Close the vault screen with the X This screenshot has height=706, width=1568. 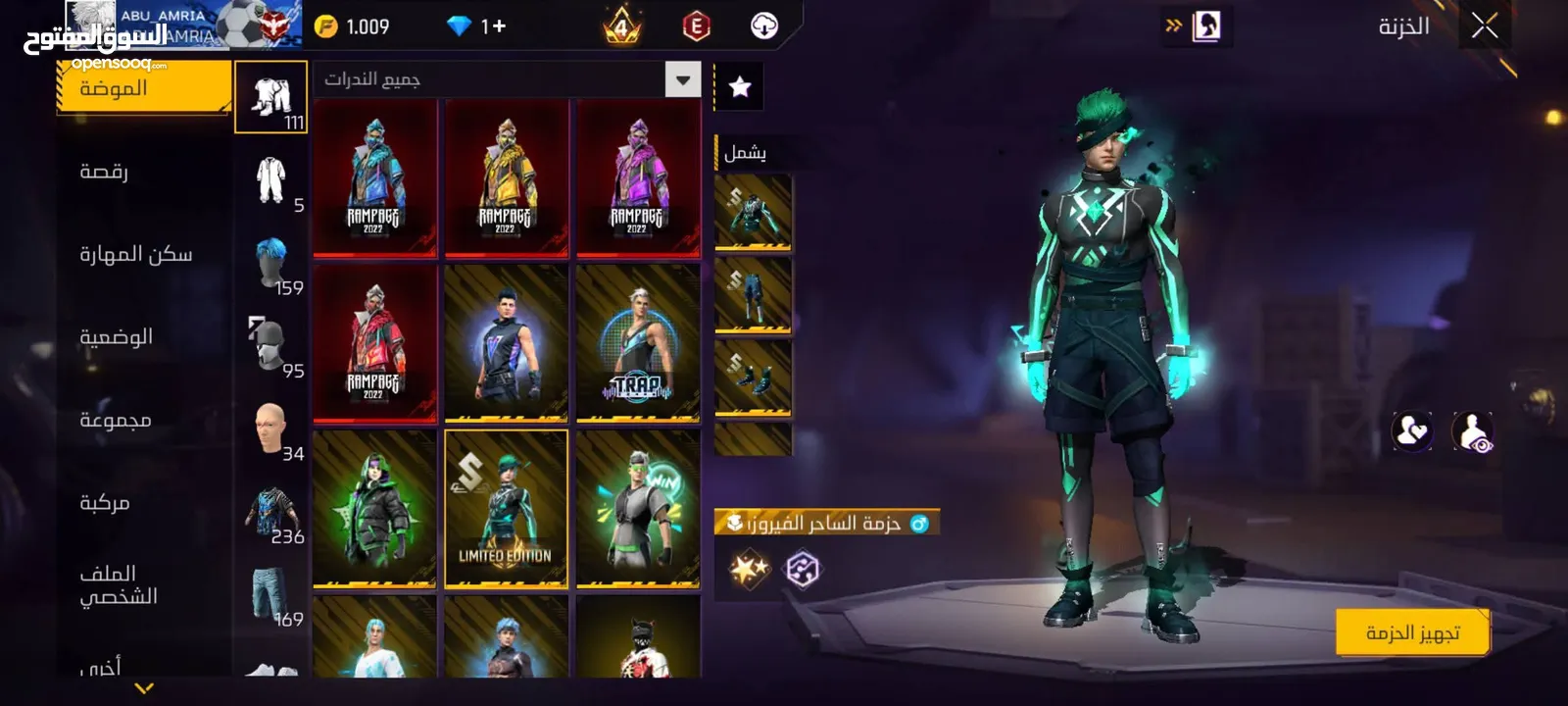1485,26
